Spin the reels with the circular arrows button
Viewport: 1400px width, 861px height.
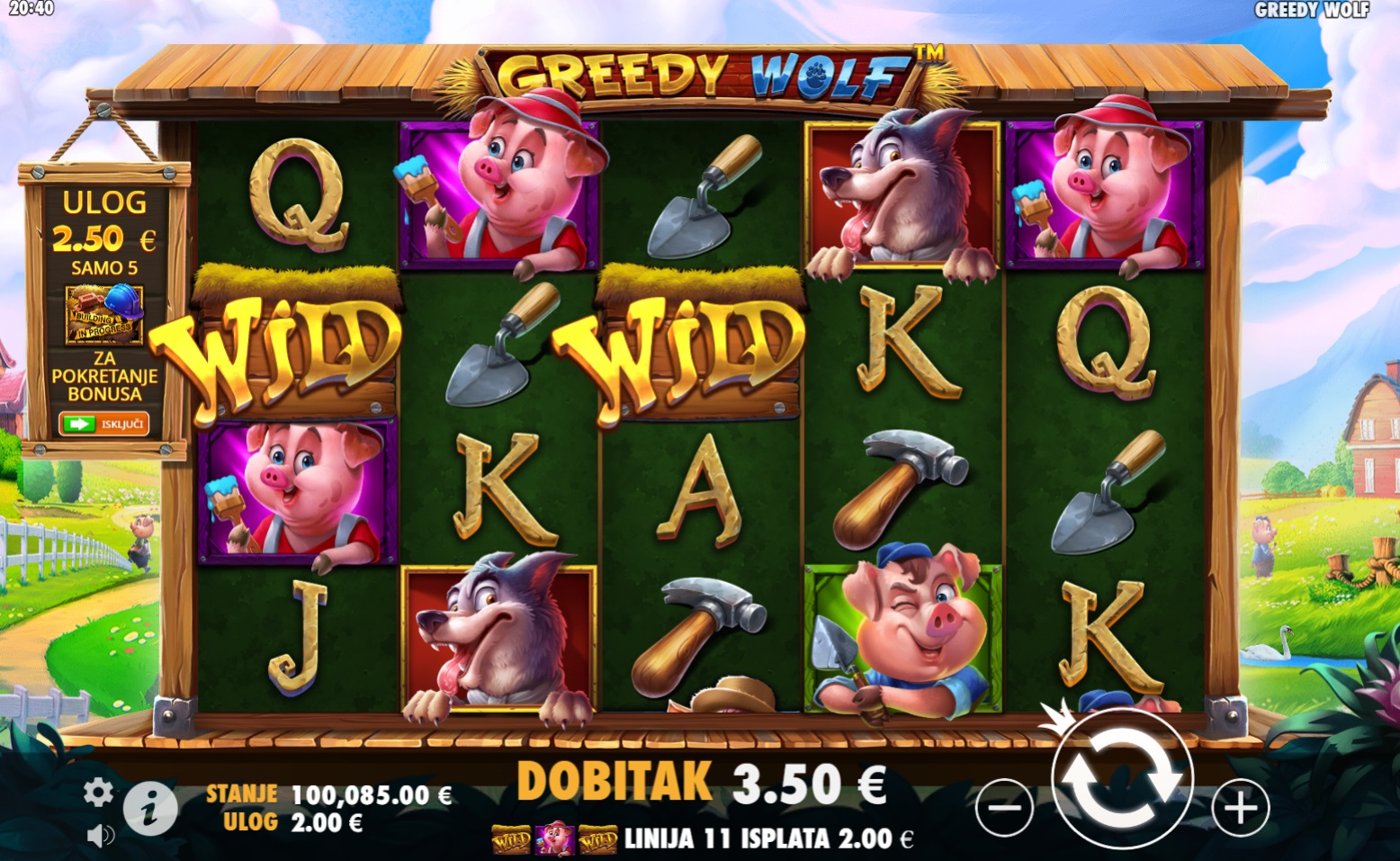1121,776
